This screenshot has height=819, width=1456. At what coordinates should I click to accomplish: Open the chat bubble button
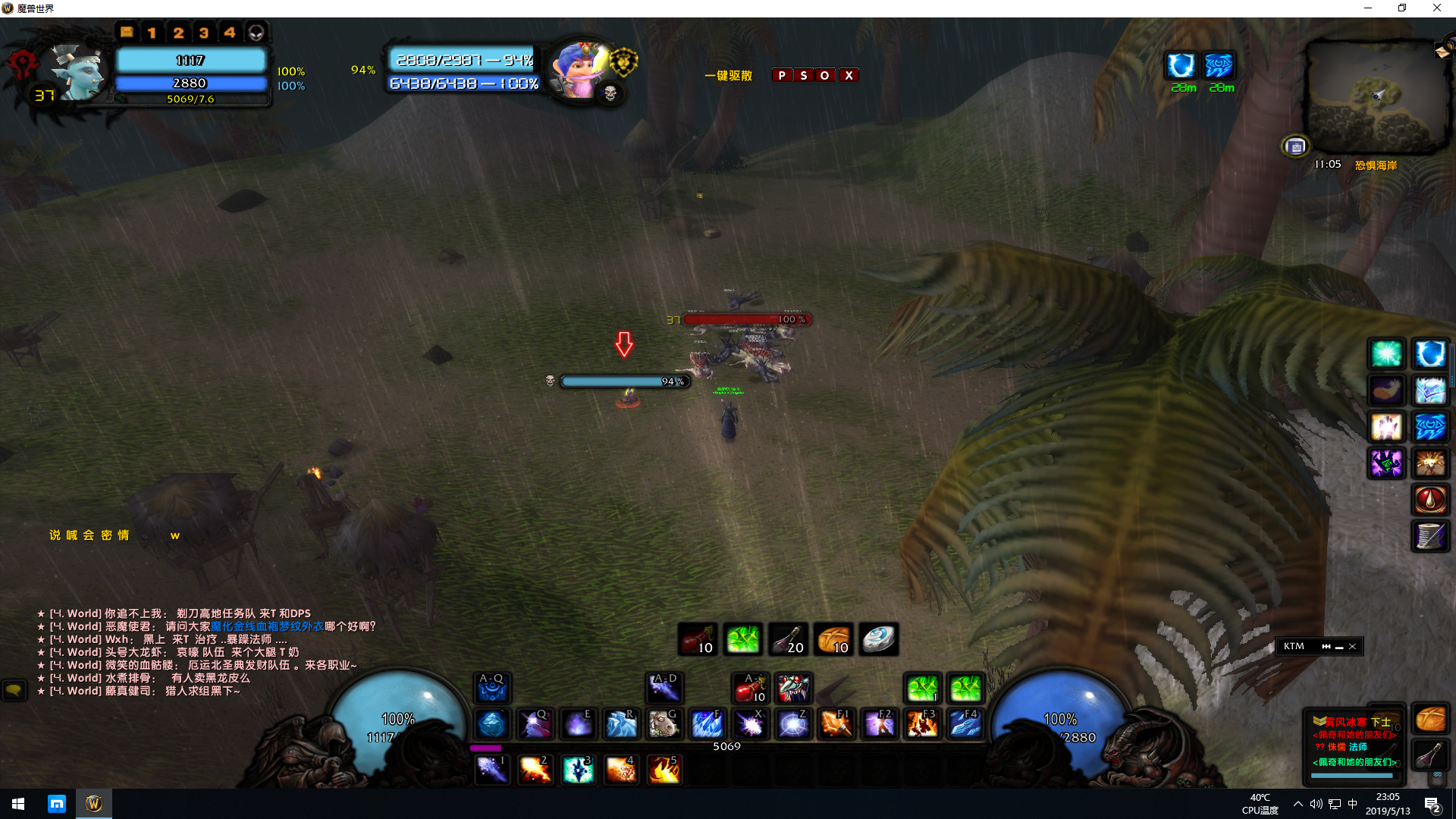(14, 690)
